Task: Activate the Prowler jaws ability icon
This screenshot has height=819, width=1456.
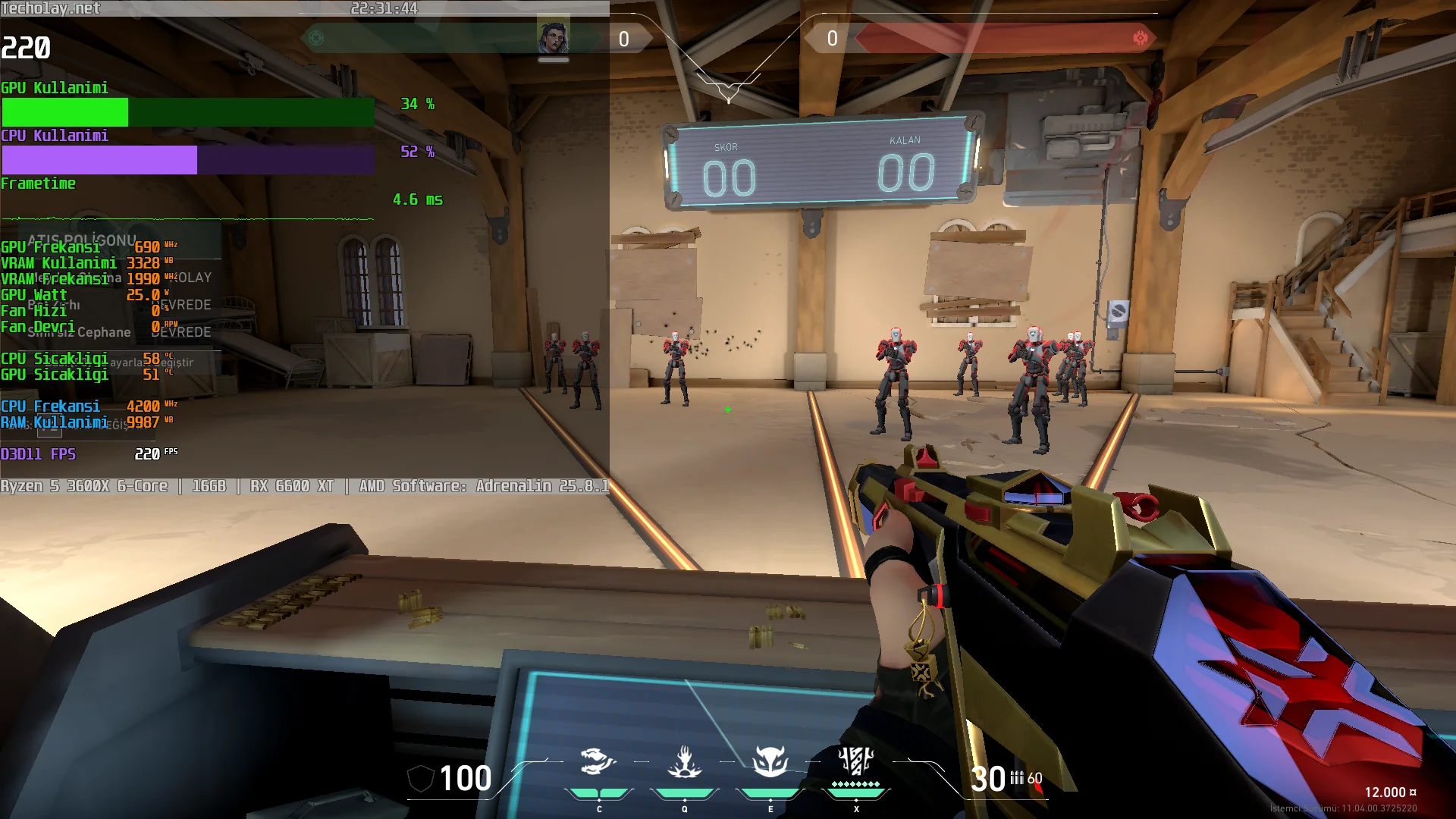Action: (598, 761)
